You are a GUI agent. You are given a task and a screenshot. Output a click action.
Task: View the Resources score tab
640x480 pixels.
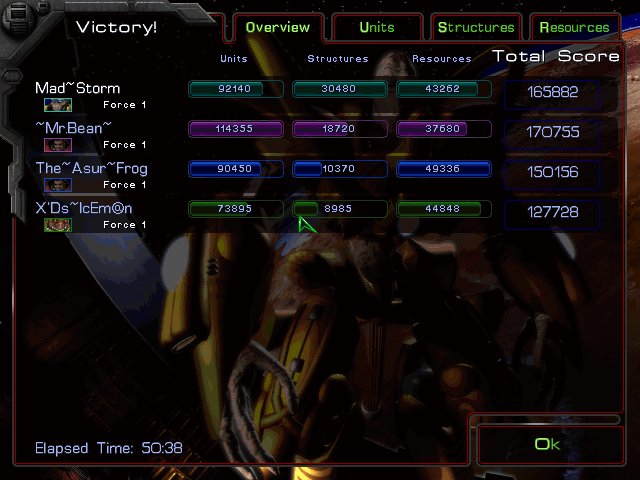pos(574,27)
